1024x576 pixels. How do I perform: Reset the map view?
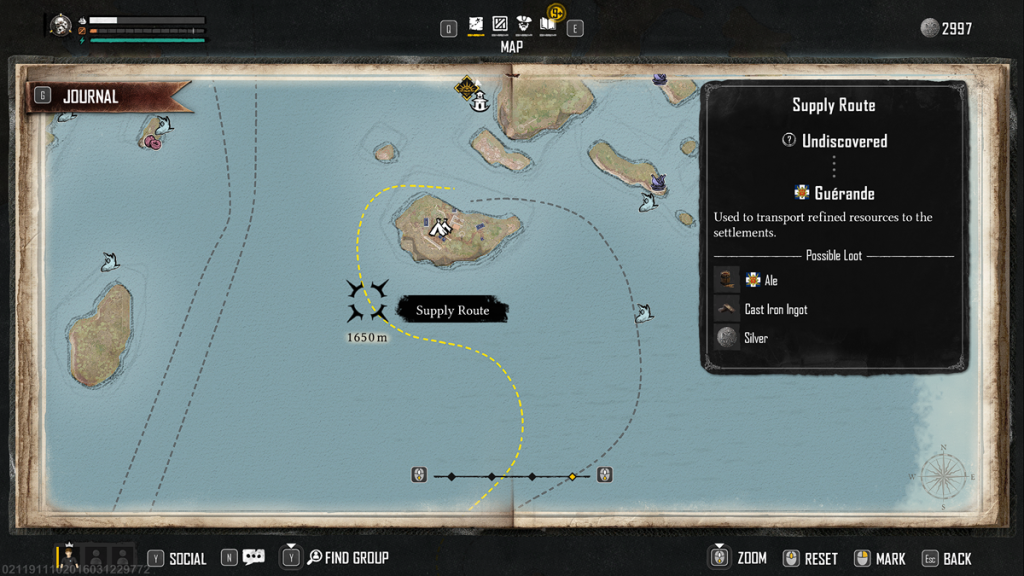tap(821, 559)
